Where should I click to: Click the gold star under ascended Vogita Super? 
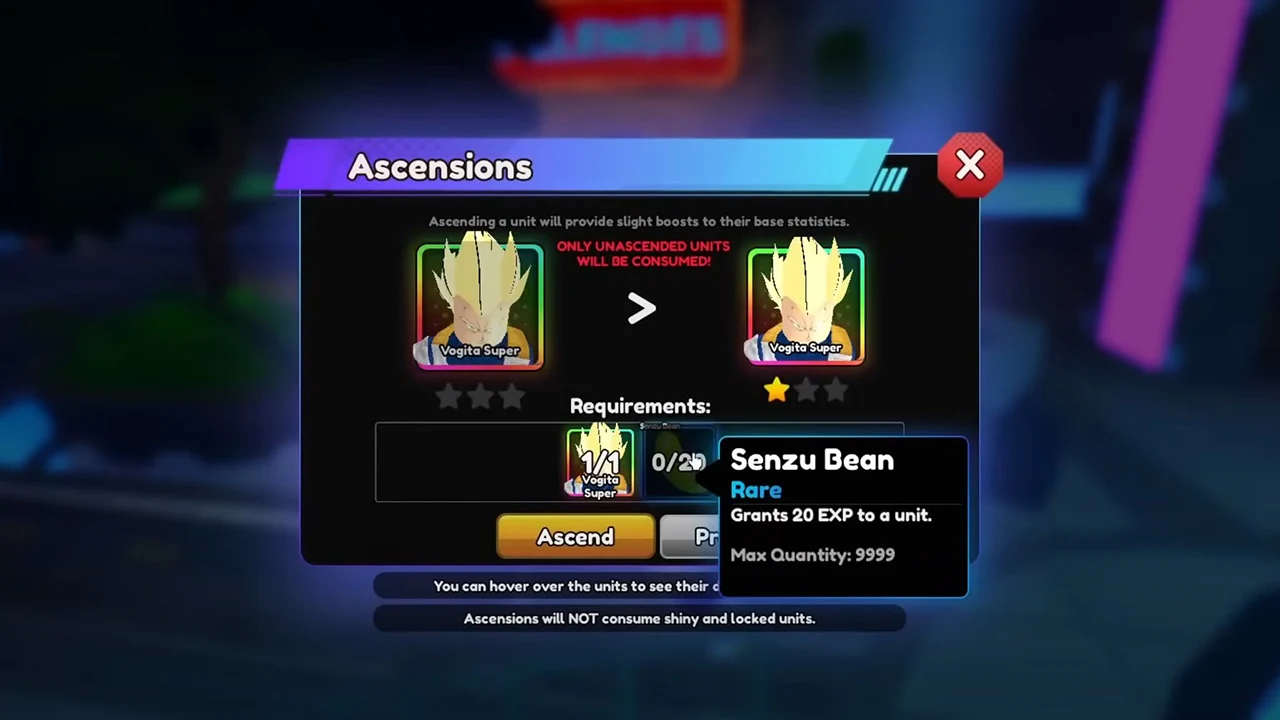click(x=777, y=391)
